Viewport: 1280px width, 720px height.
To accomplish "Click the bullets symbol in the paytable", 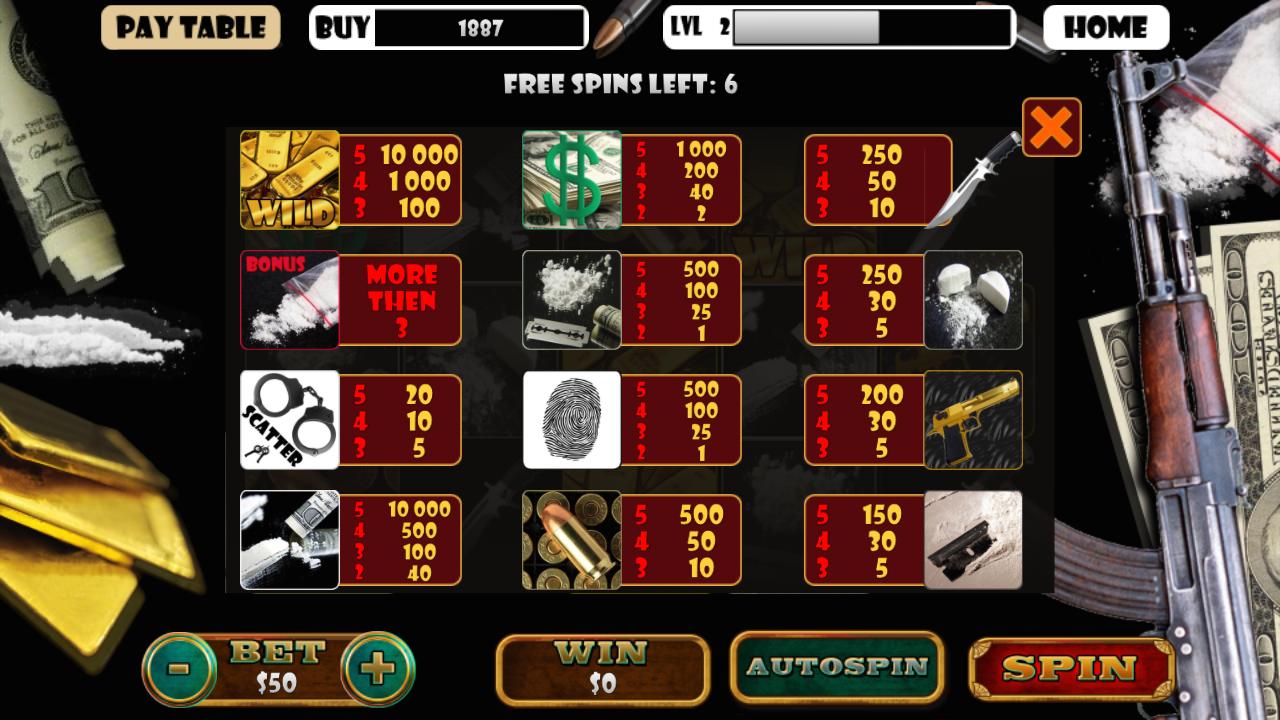I will pyautogui.click(x=571, y=540).
